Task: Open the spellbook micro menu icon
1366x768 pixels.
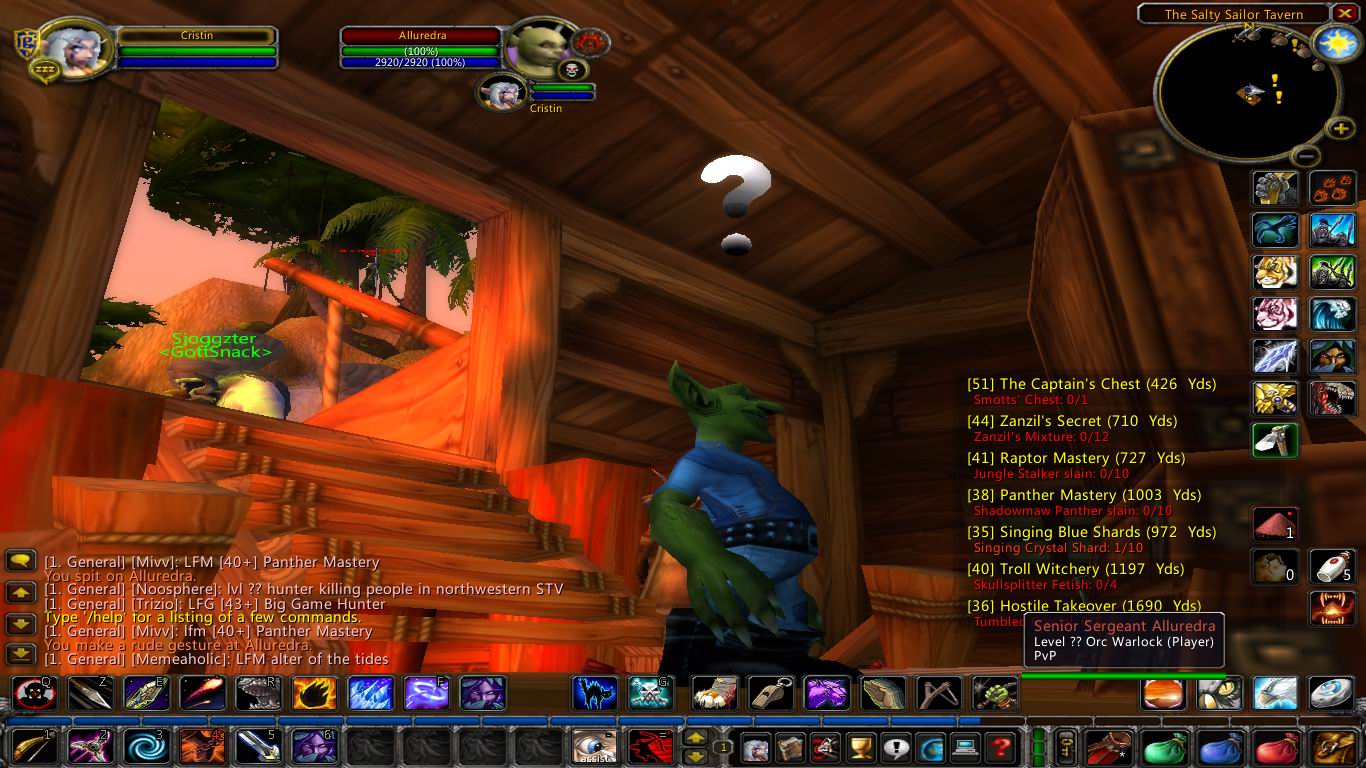Action: pos(789,748)
